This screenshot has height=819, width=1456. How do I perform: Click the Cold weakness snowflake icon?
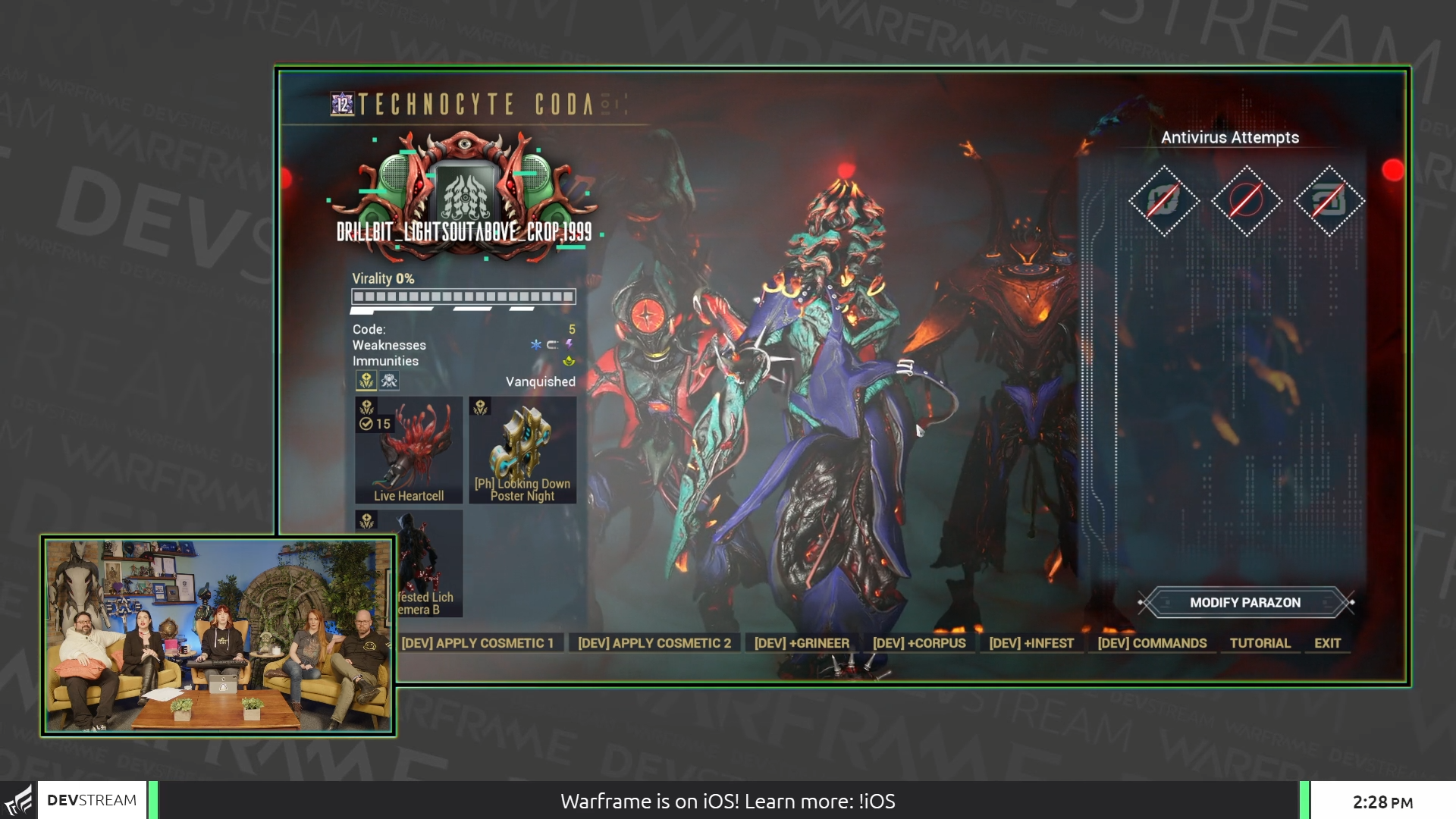[x=535, y=345]
